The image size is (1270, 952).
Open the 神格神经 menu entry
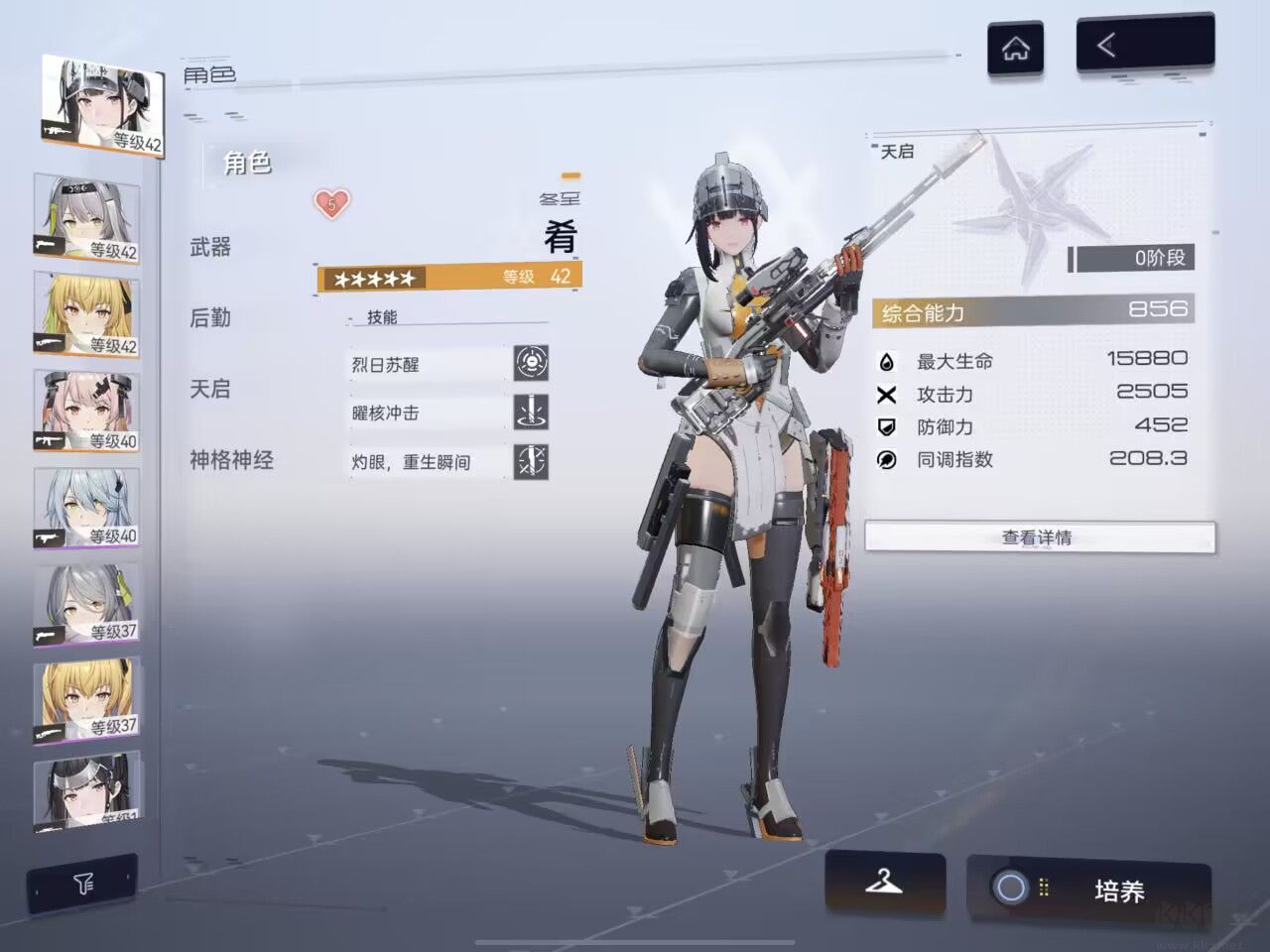[229, 459]
